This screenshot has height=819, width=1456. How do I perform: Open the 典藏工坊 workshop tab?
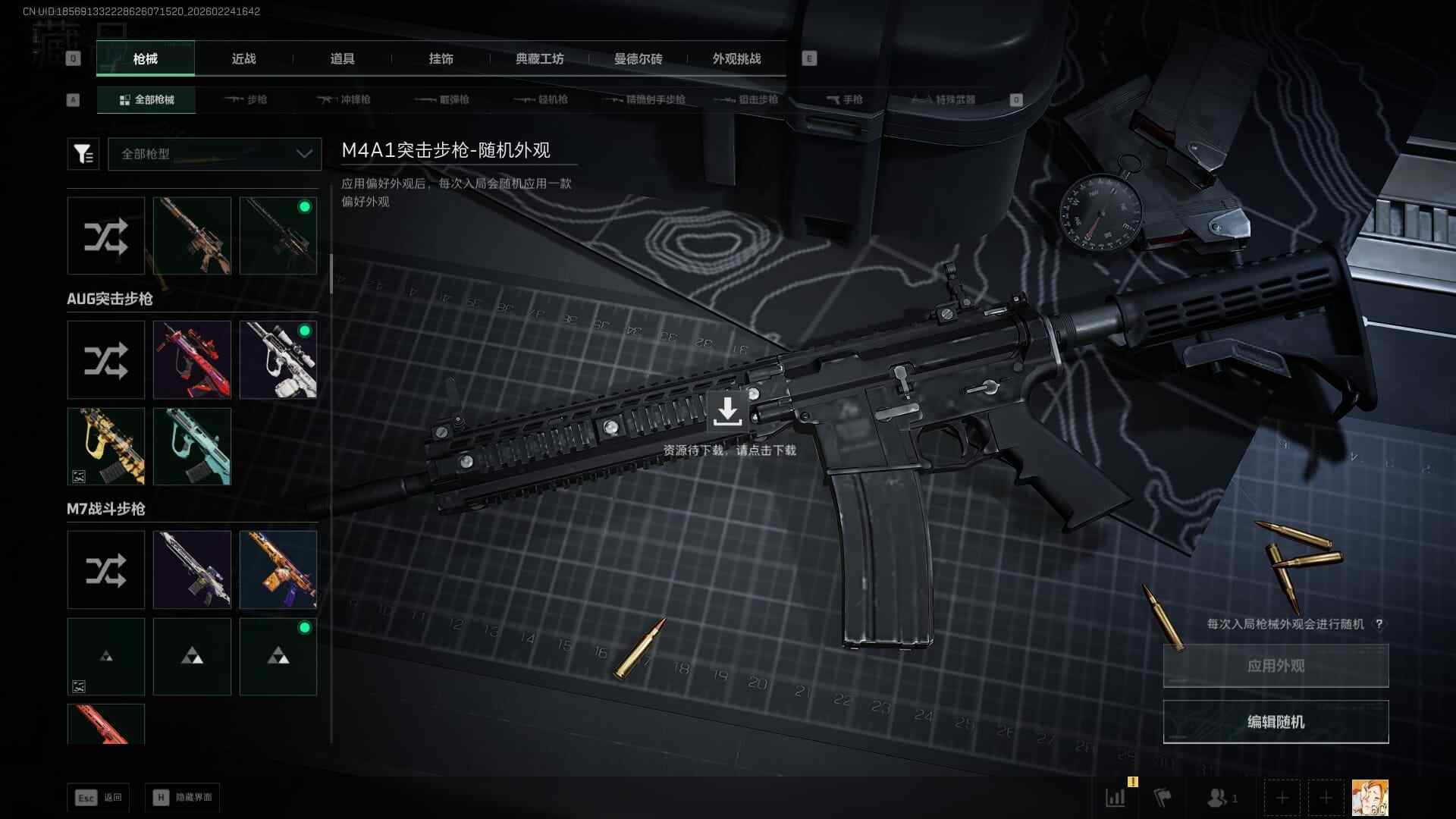click(539, 58)
